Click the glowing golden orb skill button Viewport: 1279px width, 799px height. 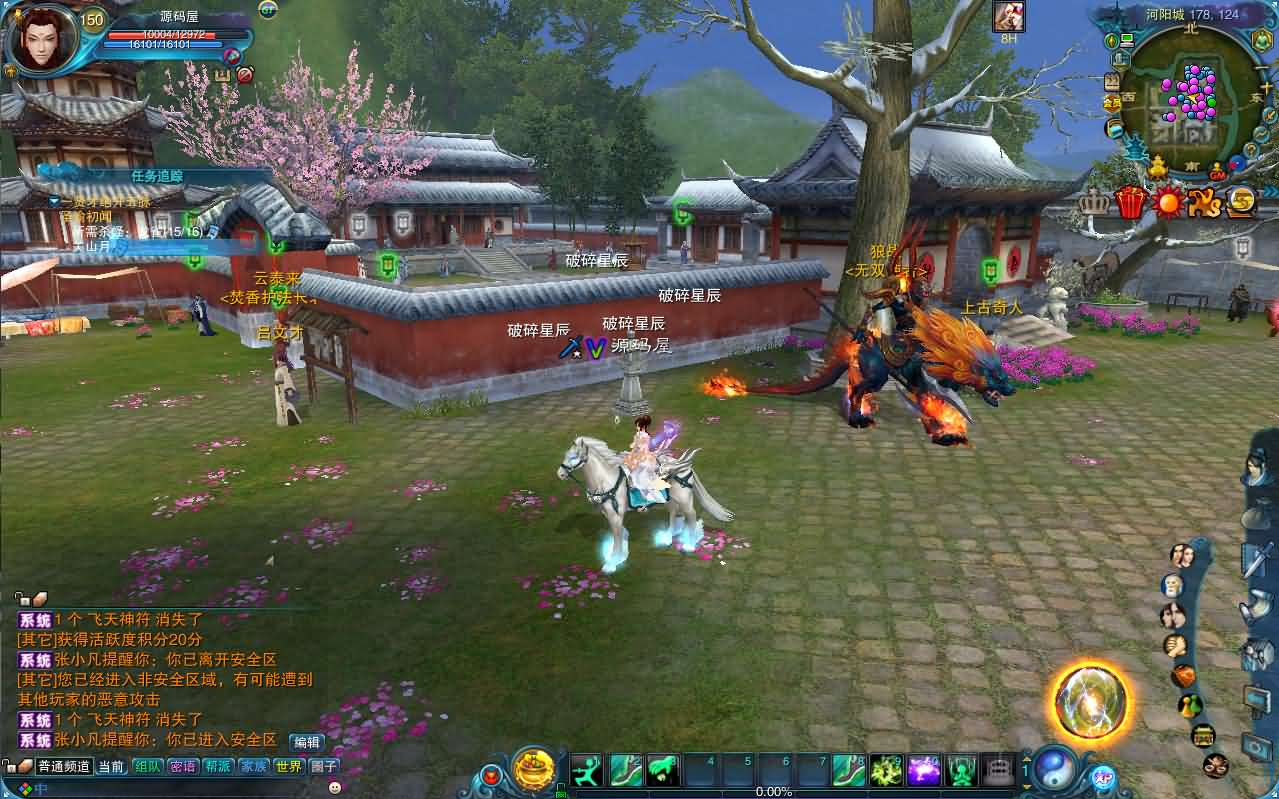point(1091,698)
